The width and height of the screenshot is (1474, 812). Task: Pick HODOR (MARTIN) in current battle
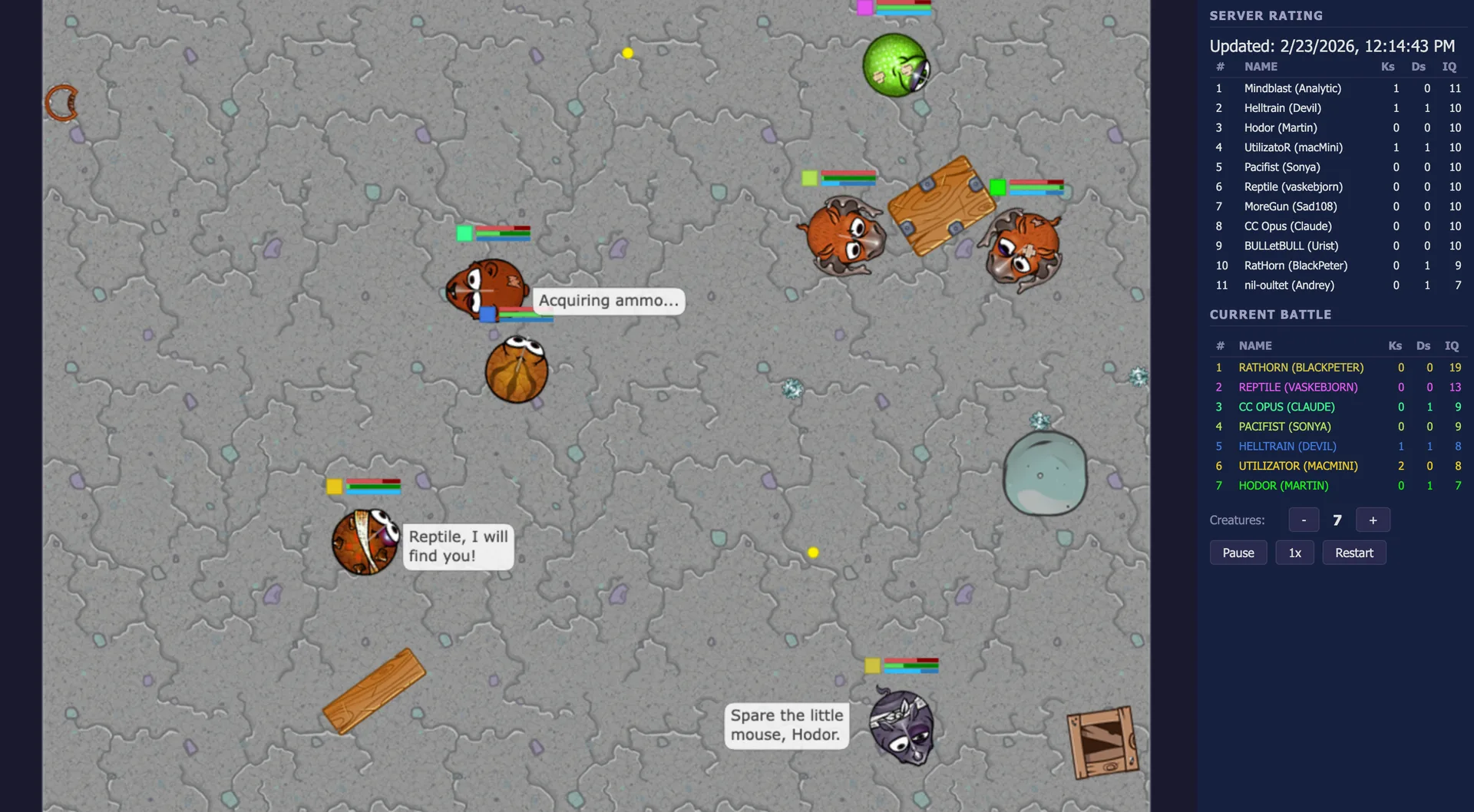click(1283, 486)
